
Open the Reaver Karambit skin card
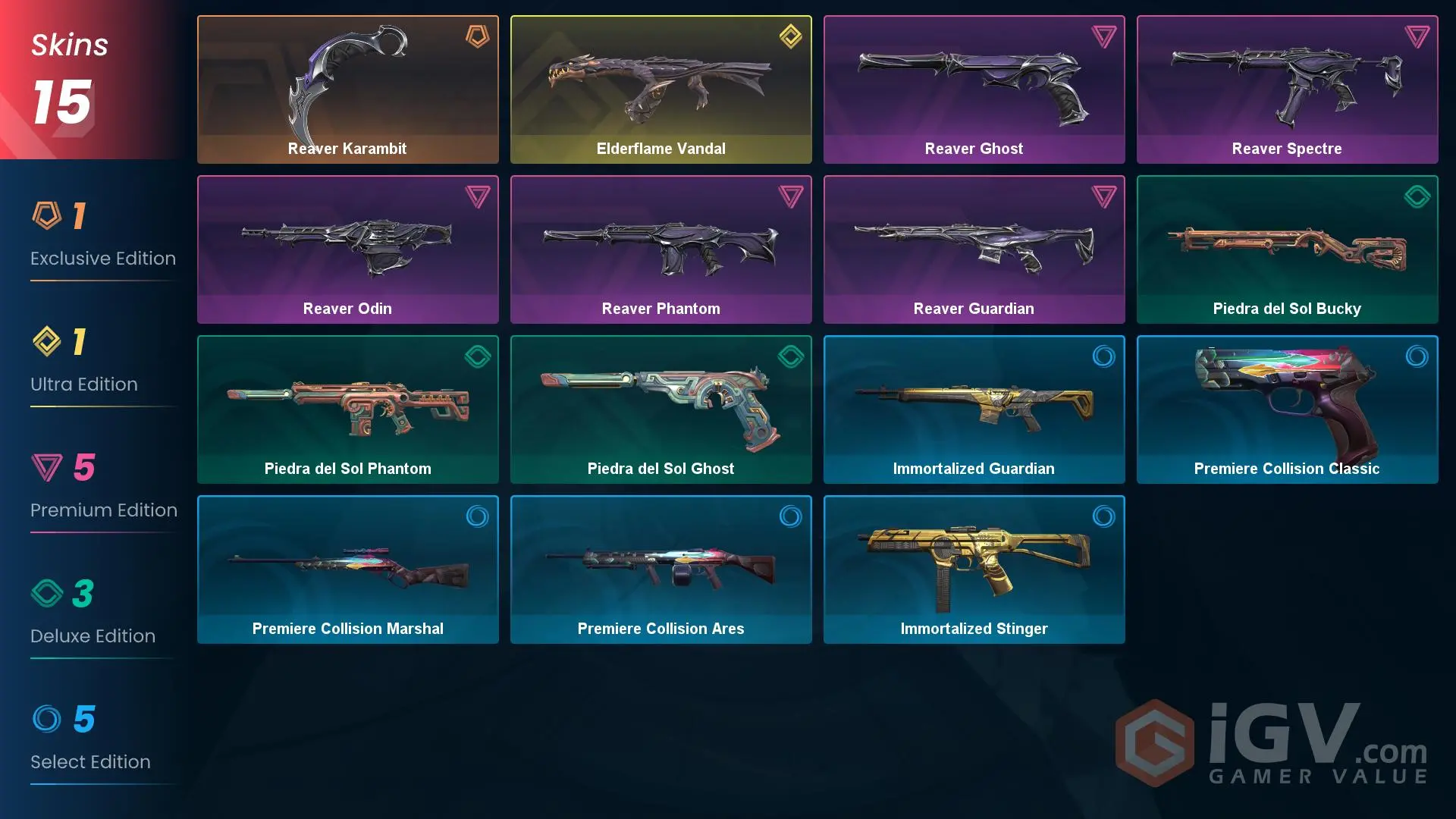(347, 89)
